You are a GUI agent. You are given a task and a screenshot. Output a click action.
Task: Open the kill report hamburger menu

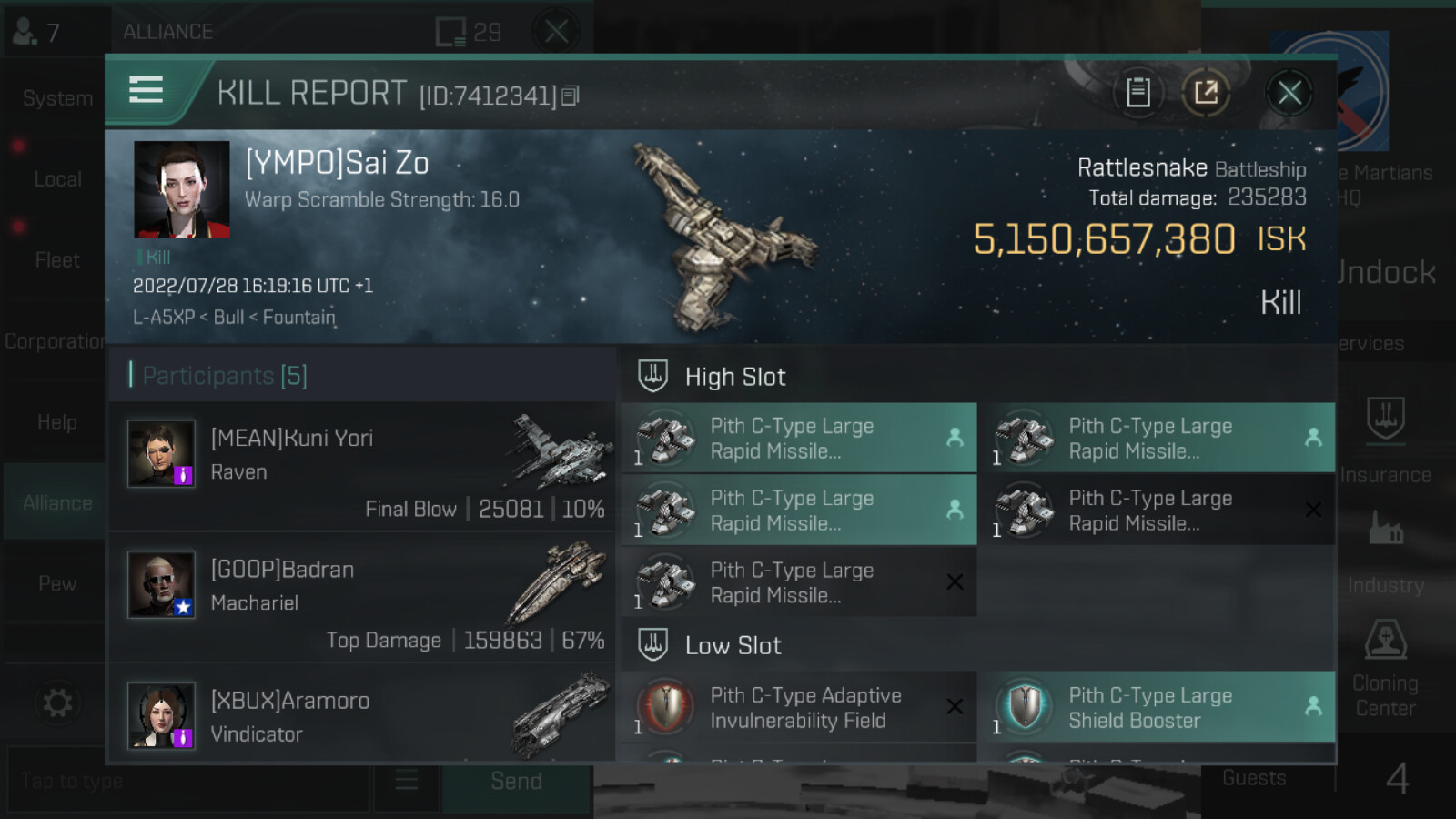tap(147, 90)
